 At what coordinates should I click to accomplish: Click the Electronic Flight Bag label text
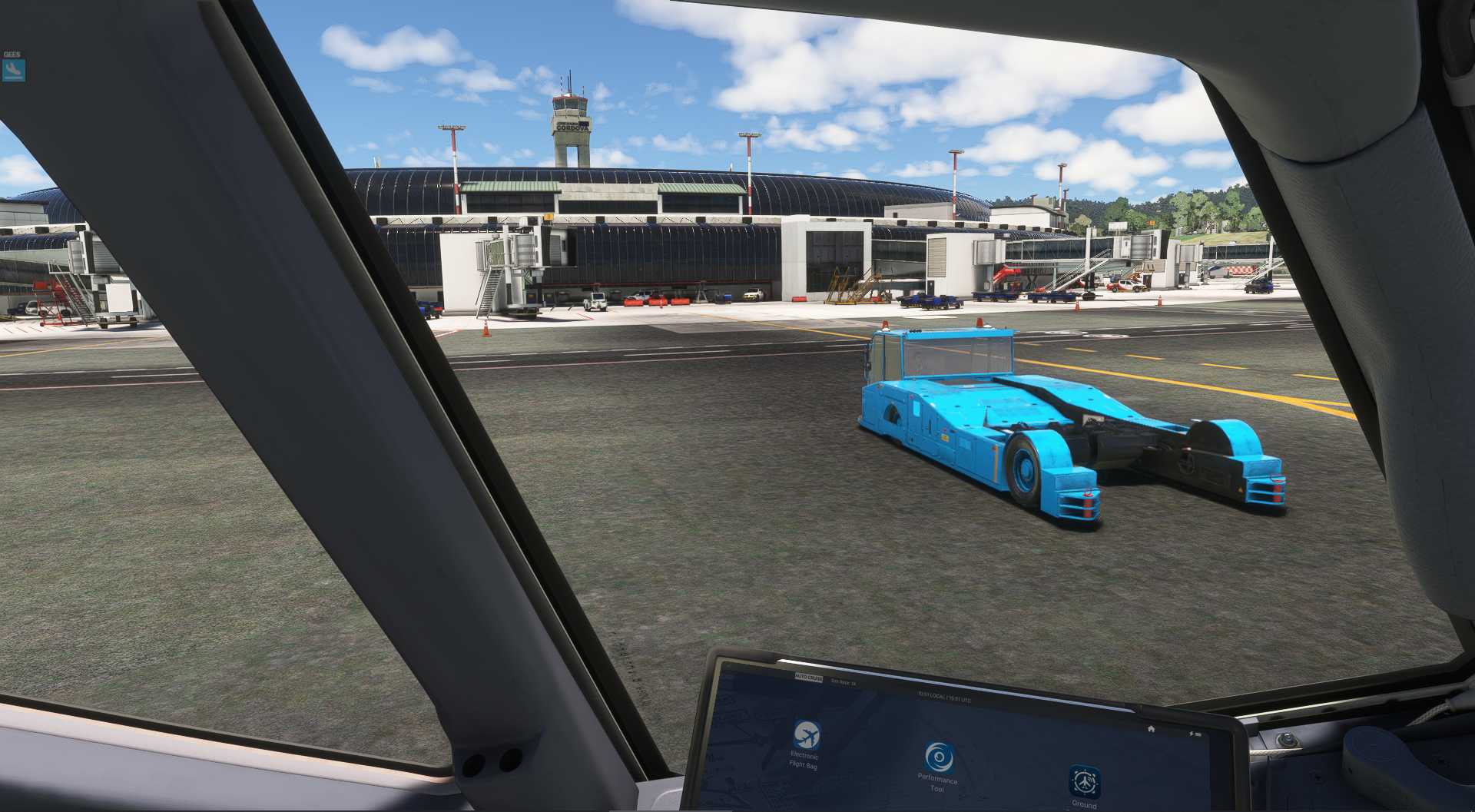pos(804,761)
